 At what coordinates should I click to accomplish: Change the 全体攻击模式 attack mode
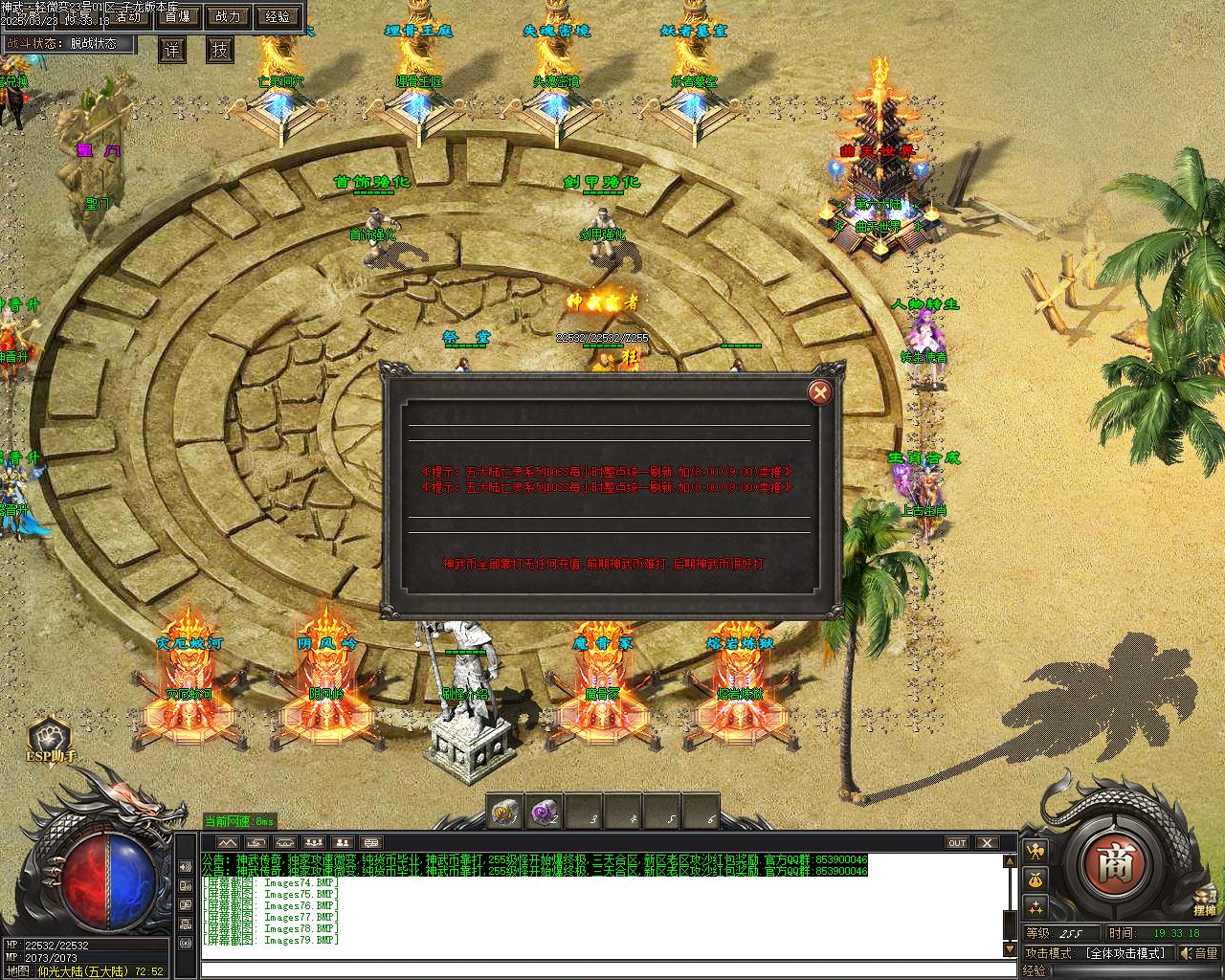click(1125, 953)
